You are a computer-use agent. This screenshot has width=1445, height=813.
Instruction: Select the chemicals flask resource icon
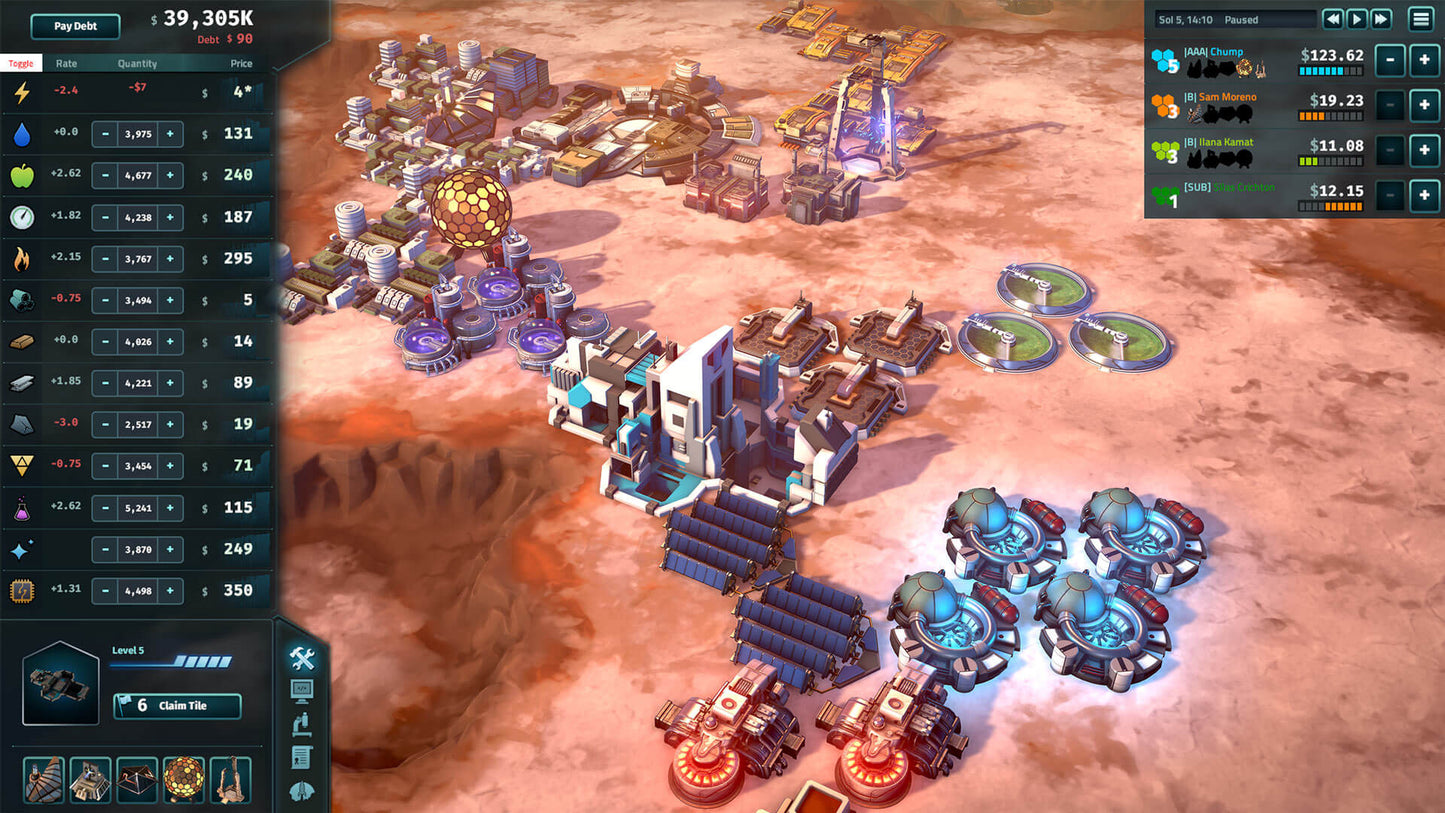(22, 507)
